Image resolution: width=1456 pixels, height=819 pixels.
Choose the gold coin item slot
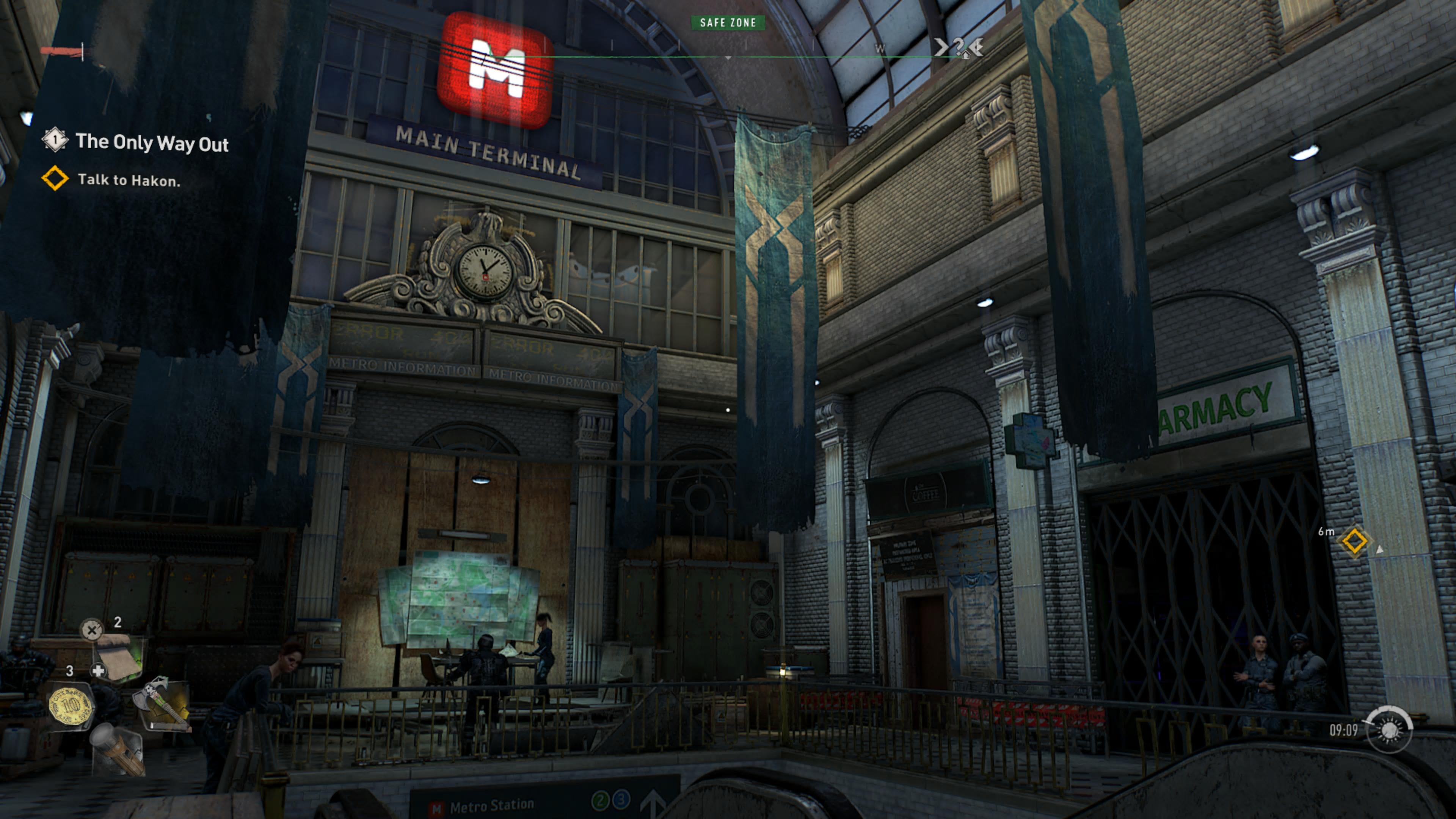coord(71,705)
